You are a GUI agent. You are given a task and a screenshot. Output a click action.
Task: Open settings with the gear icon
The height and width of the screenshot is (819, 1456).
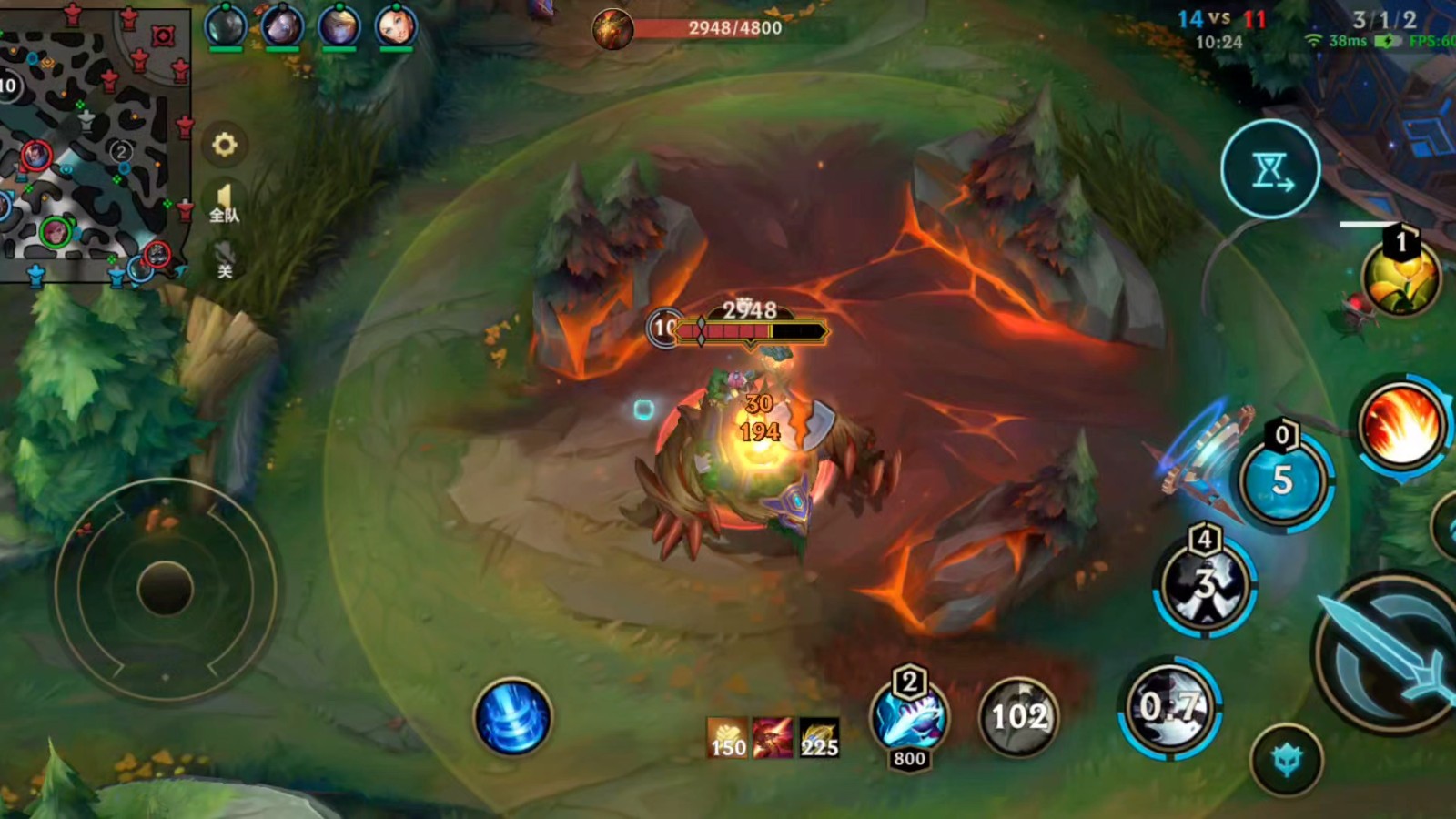coord(225,145)
